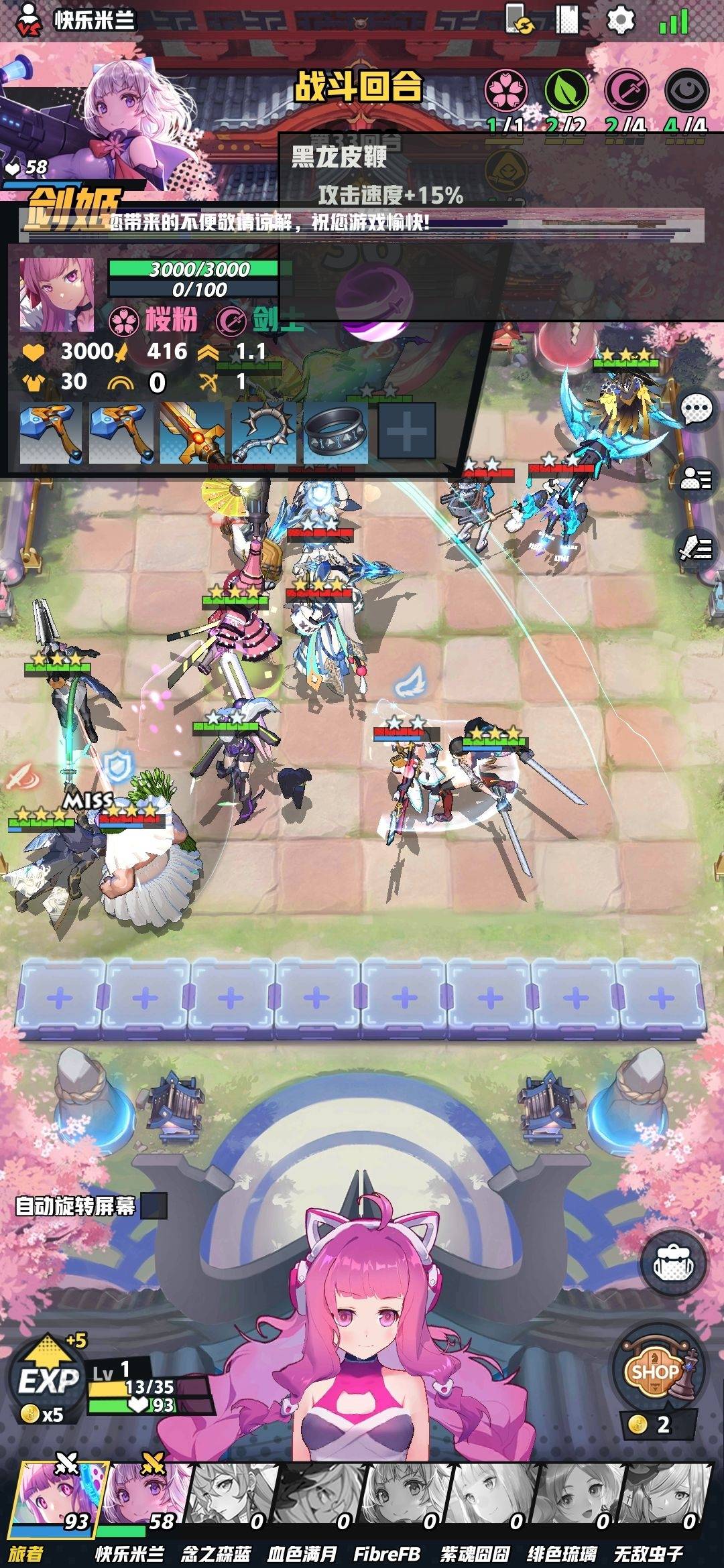Show the player list panel
The width and height of the screenshot is (724, 1568).
point(697,478)
